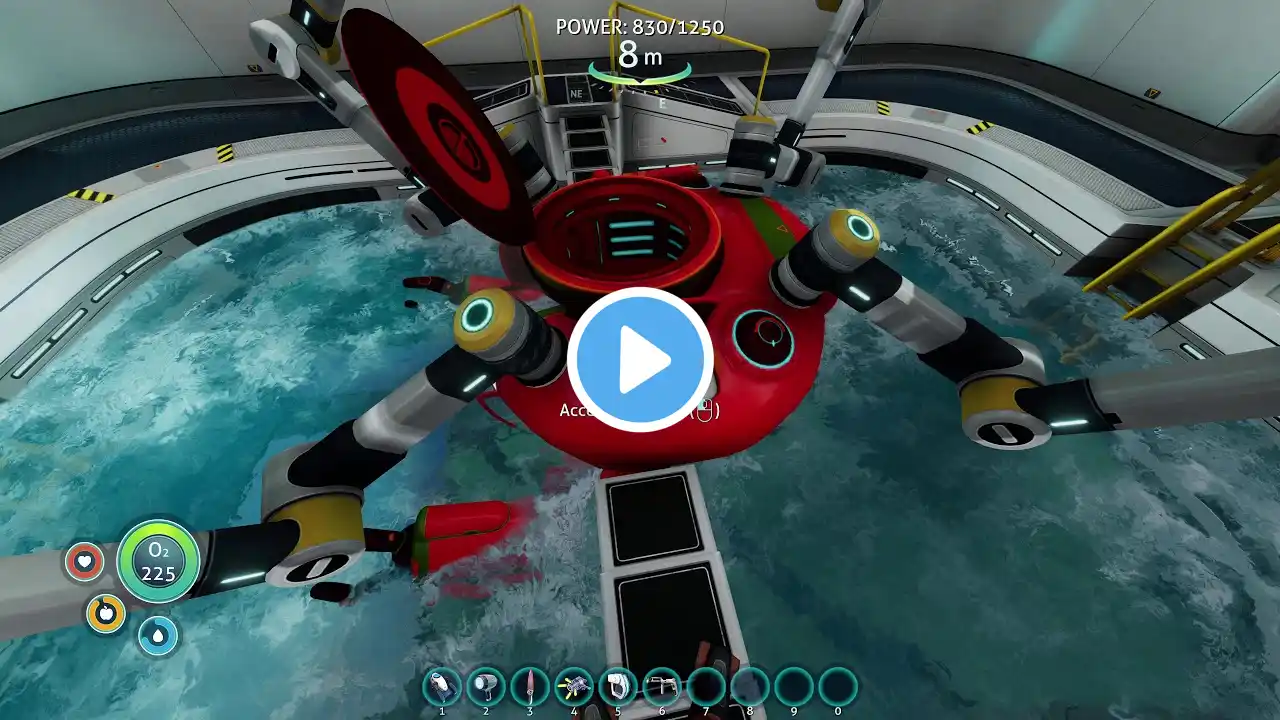
Task: Play the video with the center play button
Action: (x=640, y=360)
